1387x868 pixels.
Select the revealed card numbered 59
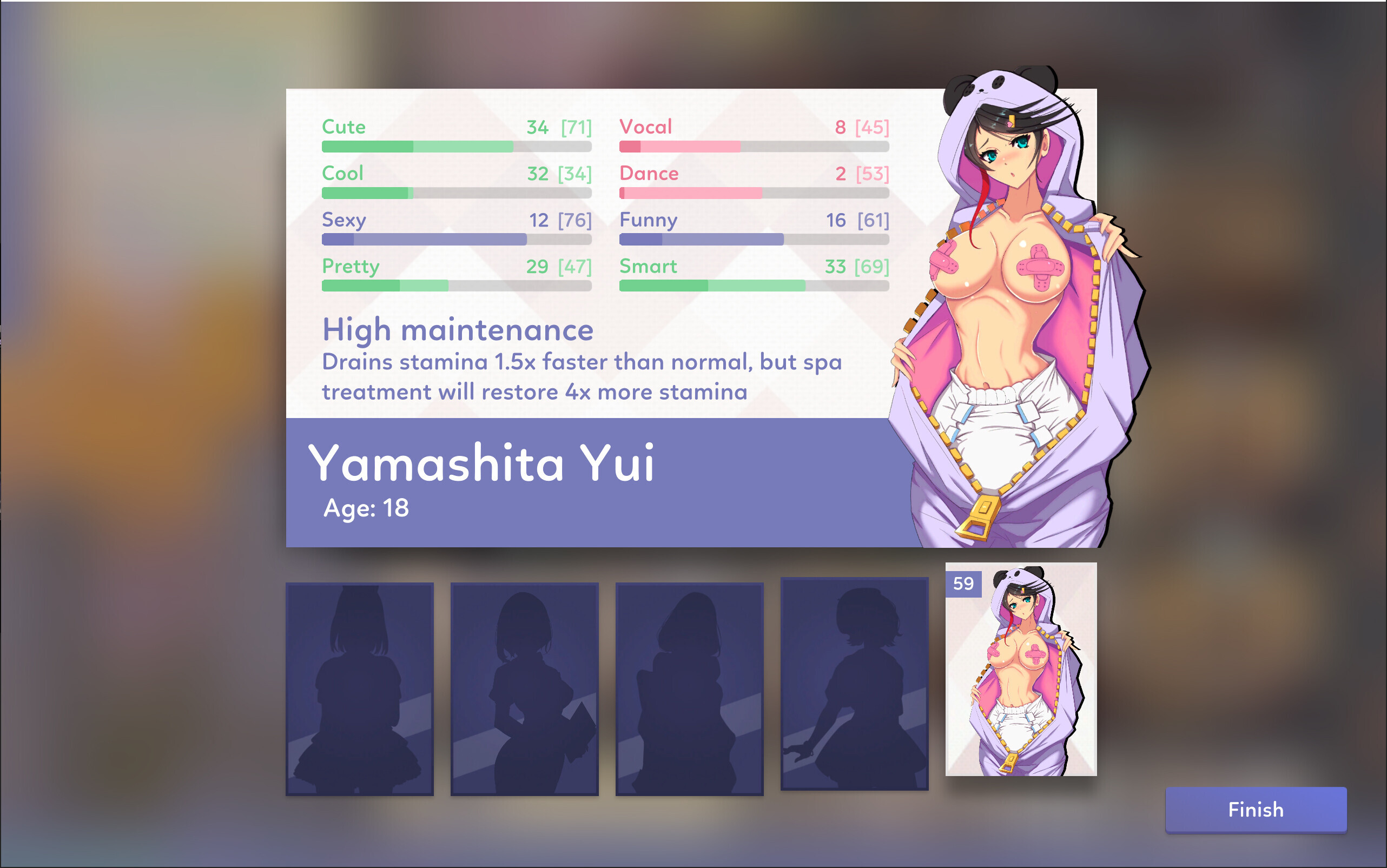1021,670
